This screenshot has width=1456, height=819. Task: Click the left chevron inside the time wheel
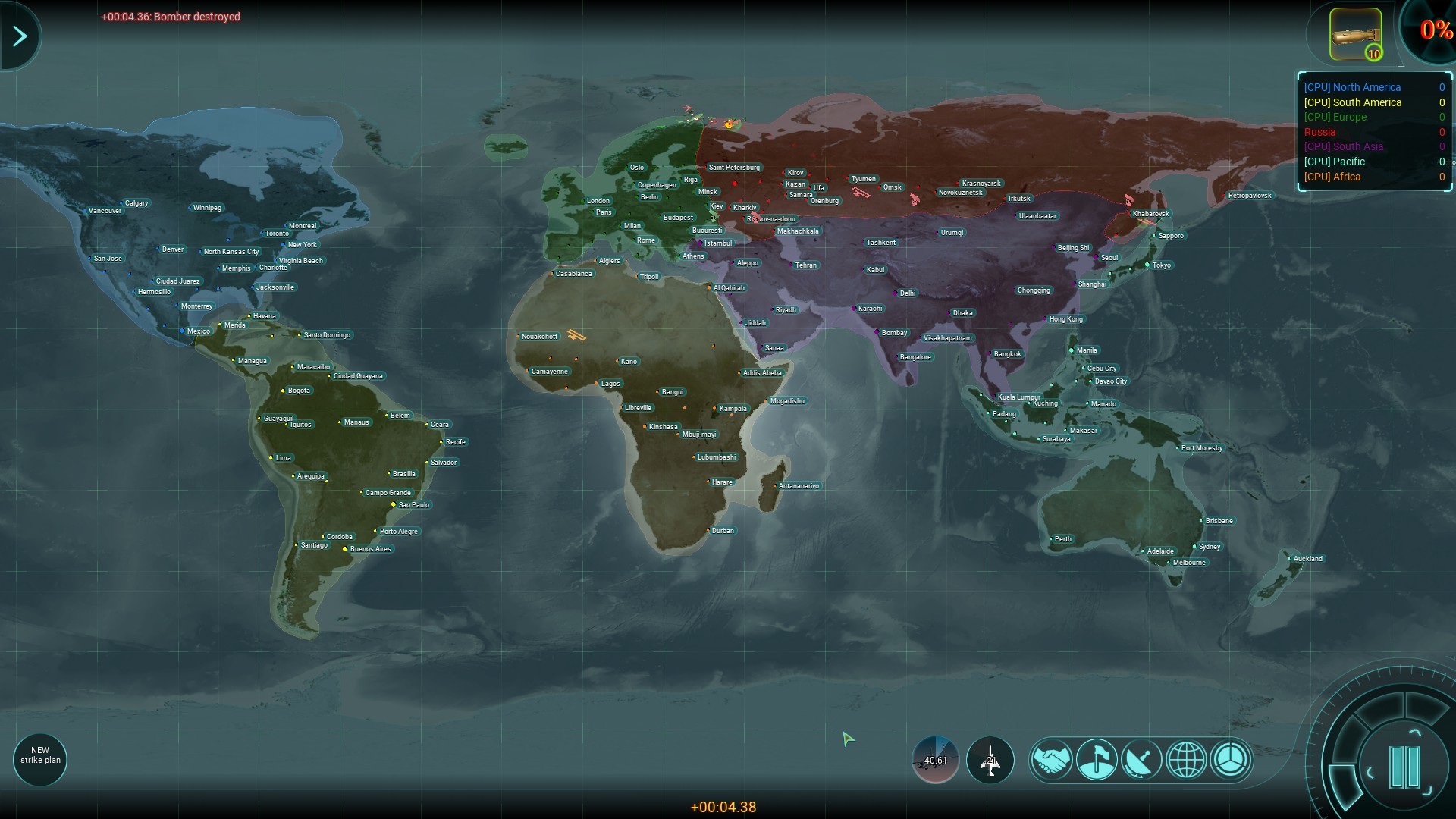[1370, 773]
